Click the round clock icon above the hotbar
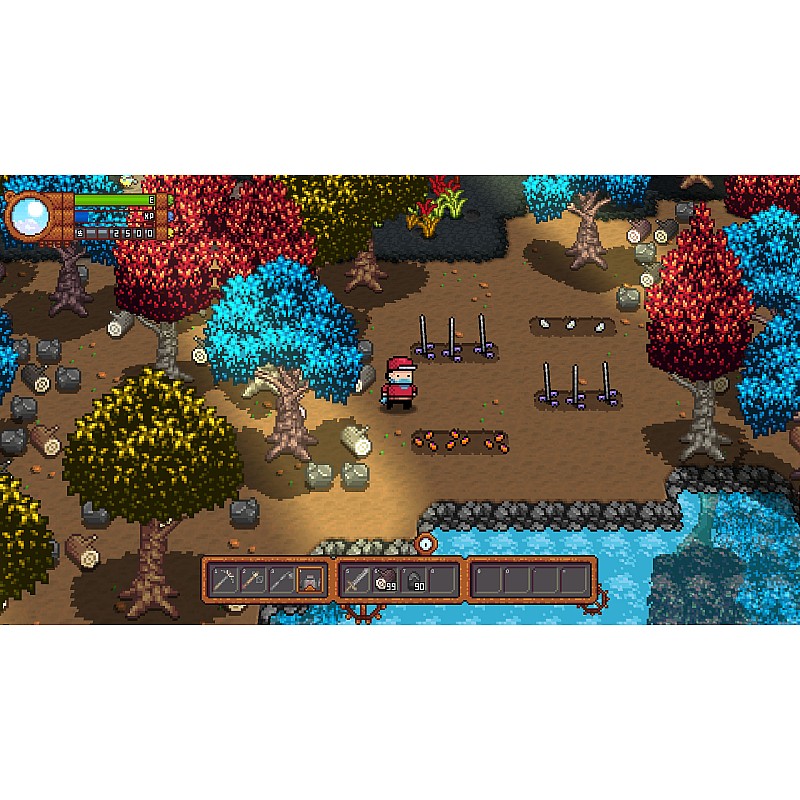 click(x=426, y=543)
